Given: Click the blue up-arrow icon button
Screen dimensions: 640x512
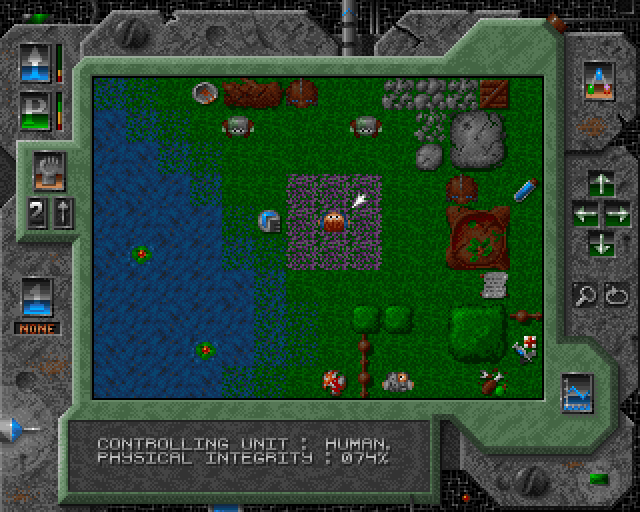Looking at the screenshot, I should [x=35, y=61].
